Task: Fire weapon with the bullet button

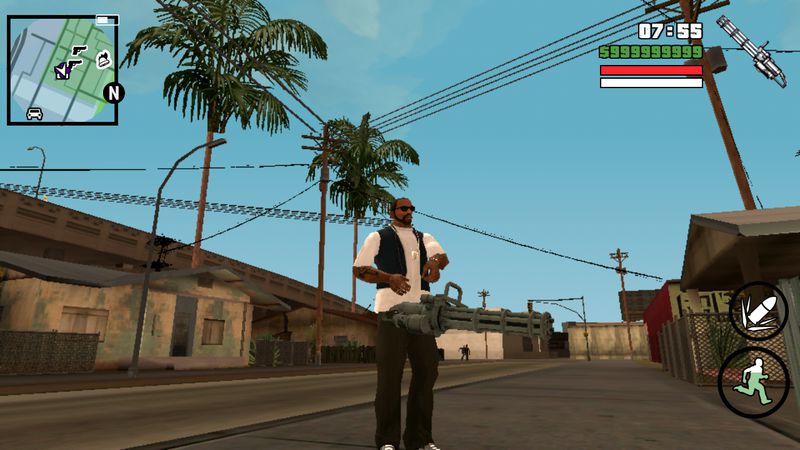Action: pyautogui.click(x=758, y=309)
